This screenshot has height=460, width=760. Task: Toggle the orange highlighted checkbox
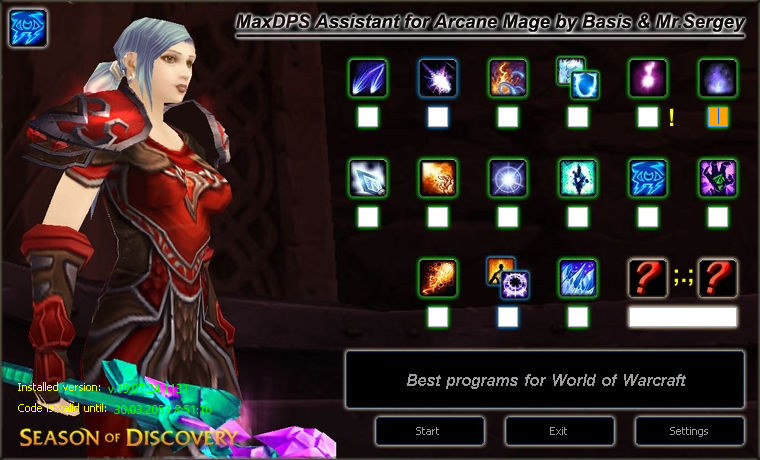tap(718, 117)
